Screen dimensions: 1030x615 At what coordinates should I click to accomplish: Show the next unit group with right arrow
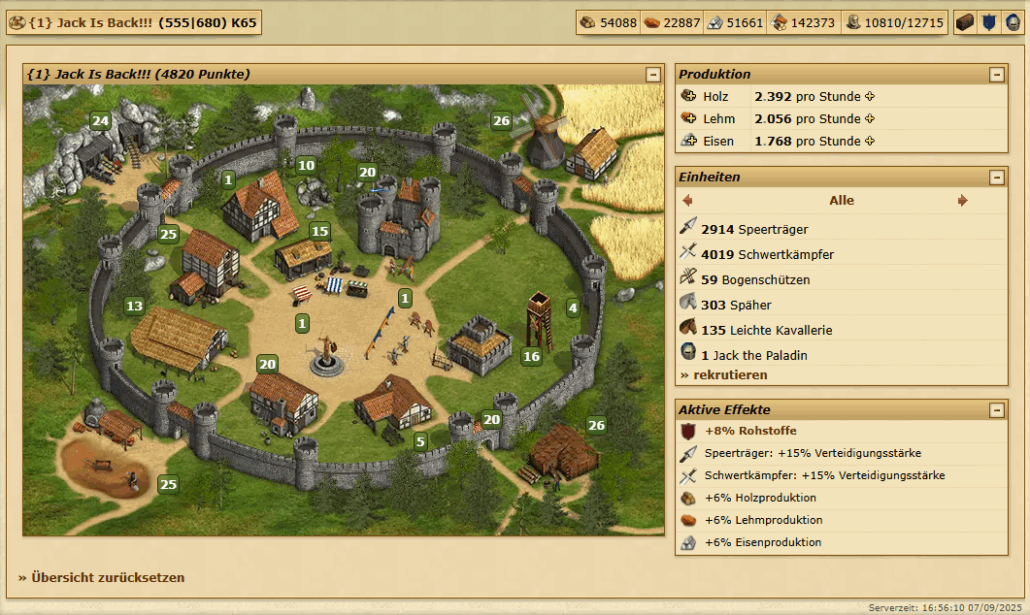pos(962,201)
